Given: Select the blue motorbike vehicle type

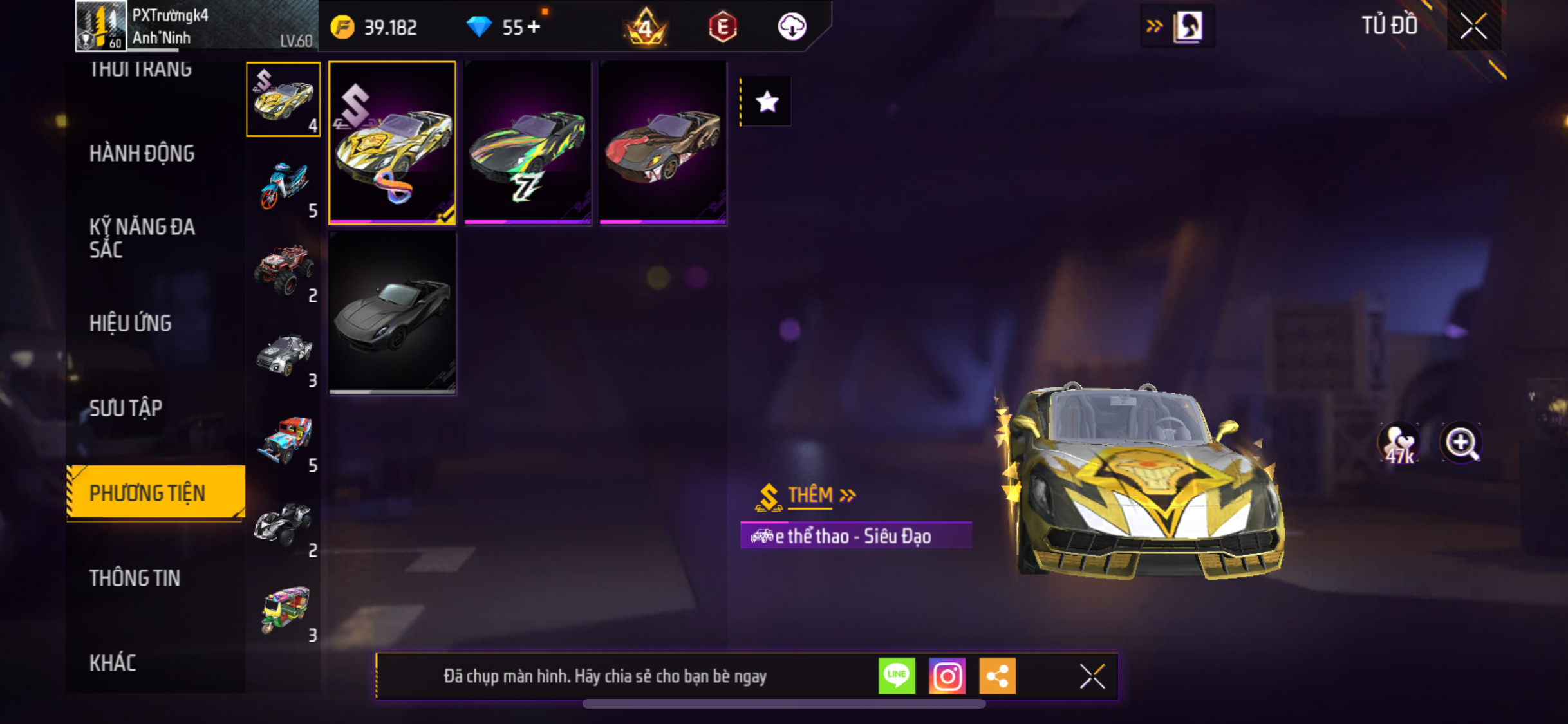Looking at the screenshot, I should (283, 185).
